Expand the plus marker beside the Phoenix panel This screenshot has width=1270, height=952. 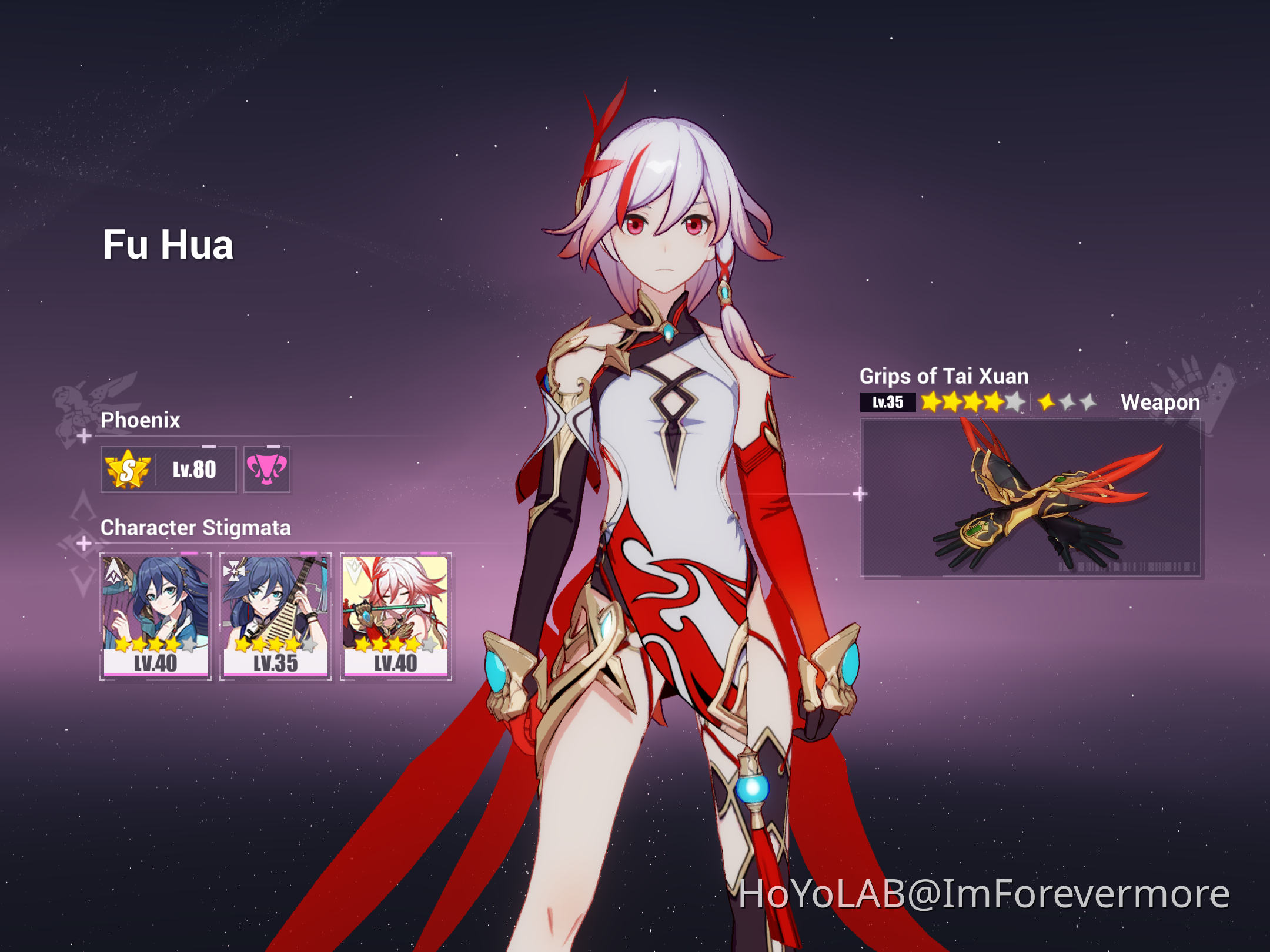(x=84, y=437)
